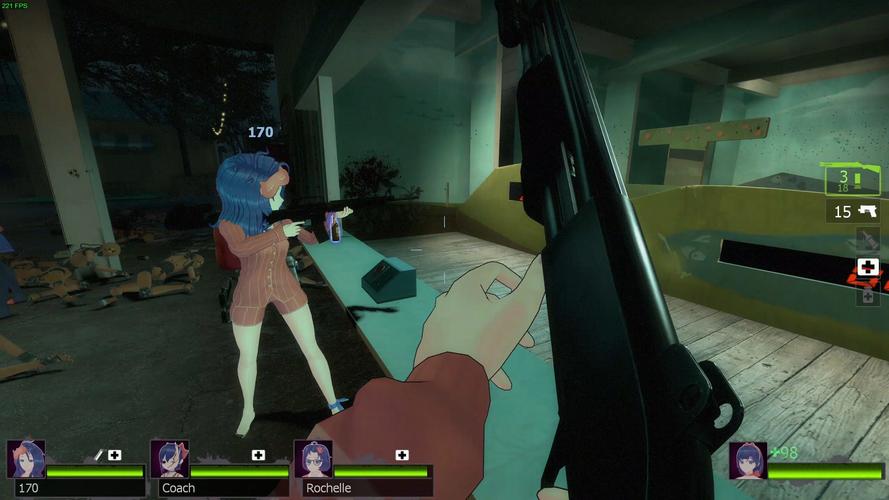Pick the pills slot below the medkit
This screenshot has height=500, width=889.
click(867, 294)
